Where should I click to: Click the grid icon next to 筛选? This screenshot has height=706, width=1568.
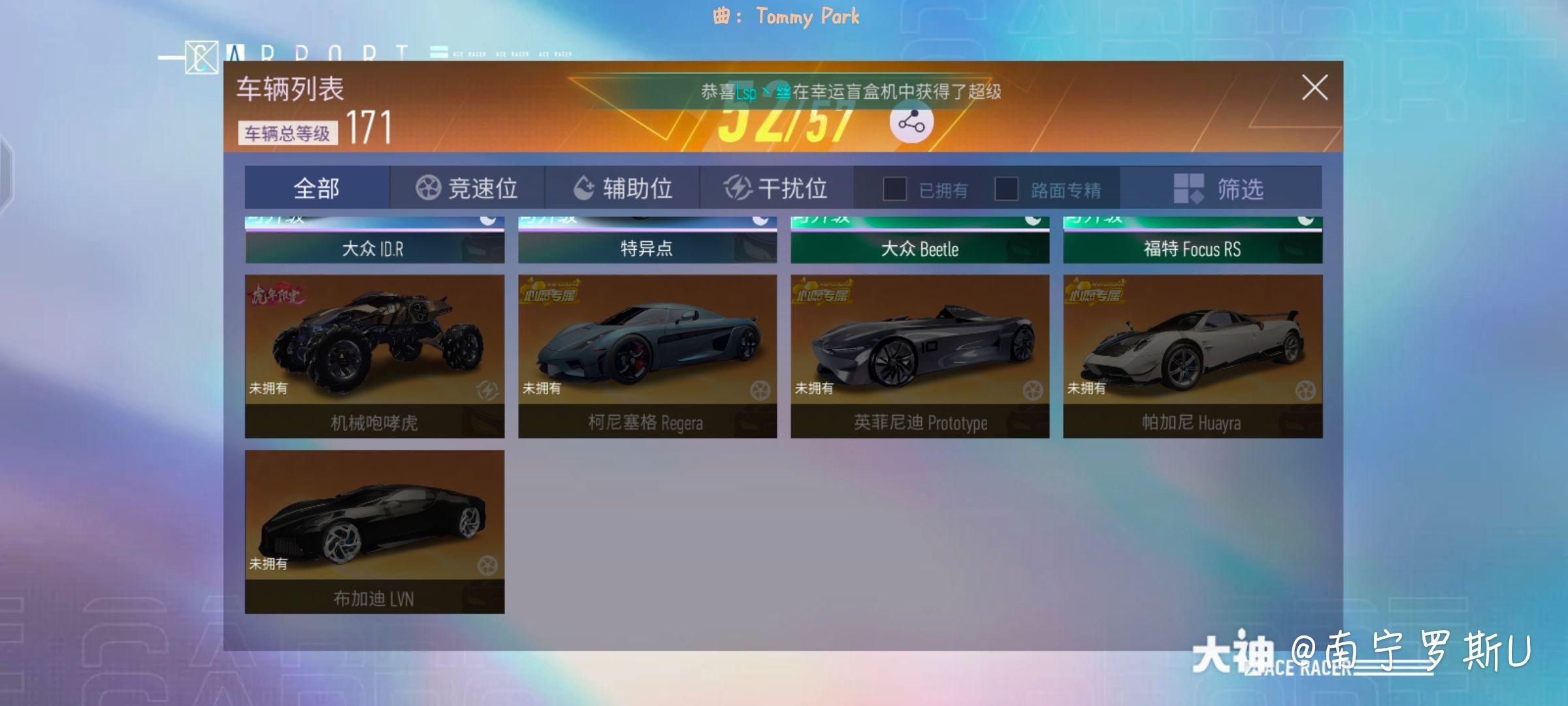(1188, 188)
